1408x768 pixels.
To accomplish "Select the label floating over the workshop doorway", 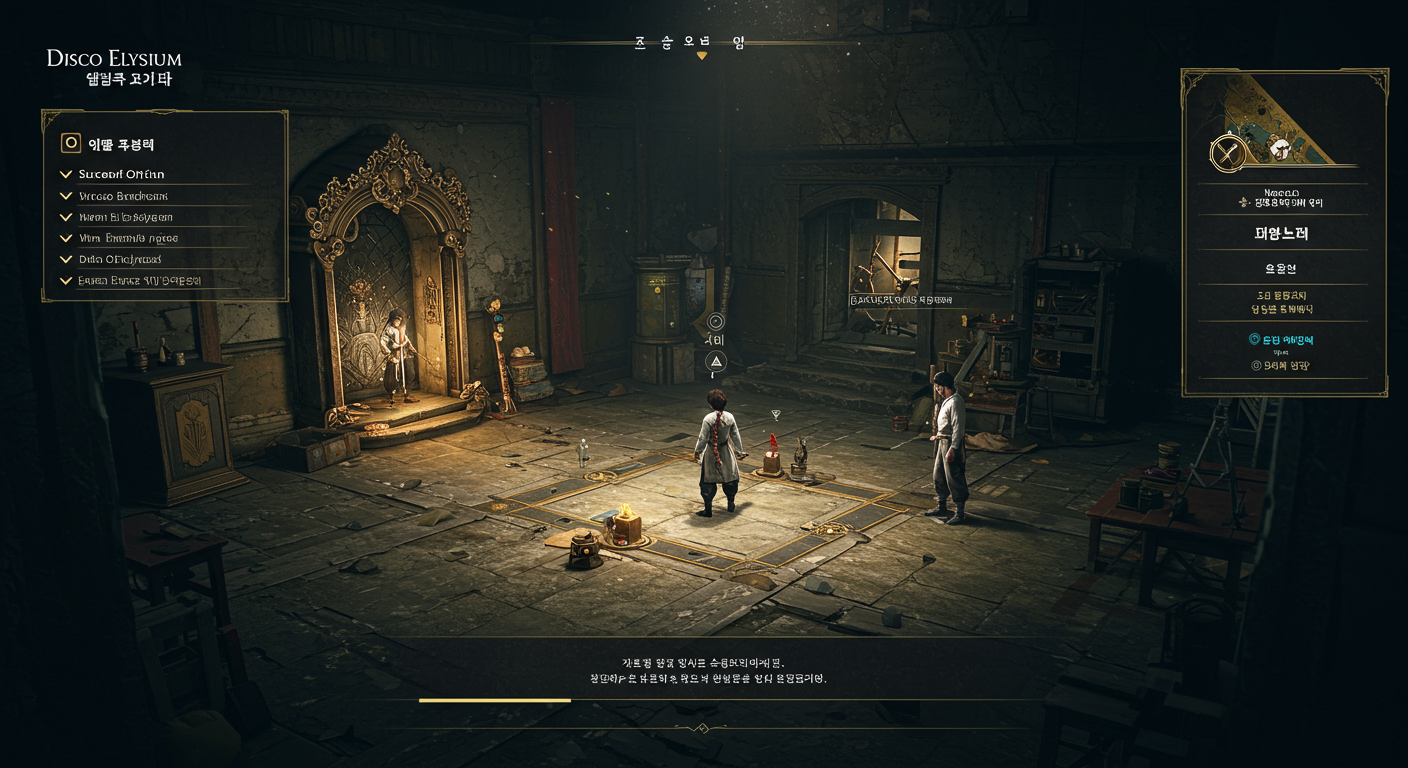I will click(900, 299).
